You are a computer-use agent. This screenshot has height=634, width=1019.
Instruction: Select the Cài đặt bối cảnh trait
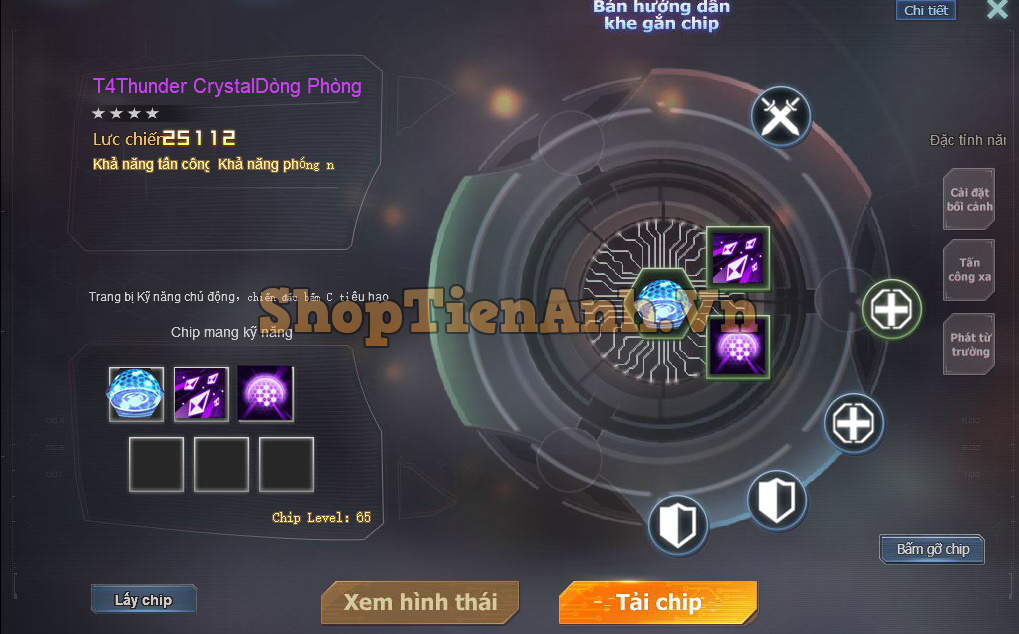970,199
